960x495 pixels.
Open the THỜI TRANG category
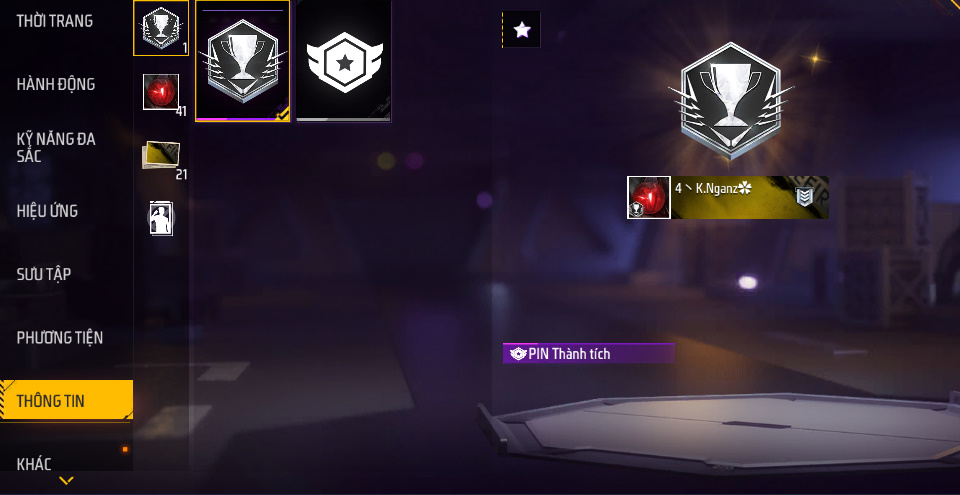pyautogui.click(x=55, y=21)
